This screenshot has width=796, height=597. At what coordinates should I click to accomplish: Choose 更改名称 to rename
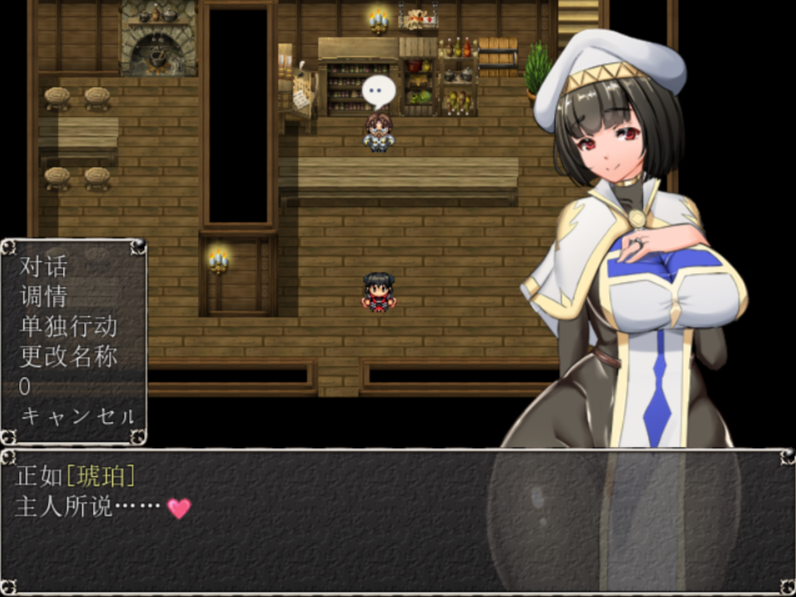[x=69, y=356]
